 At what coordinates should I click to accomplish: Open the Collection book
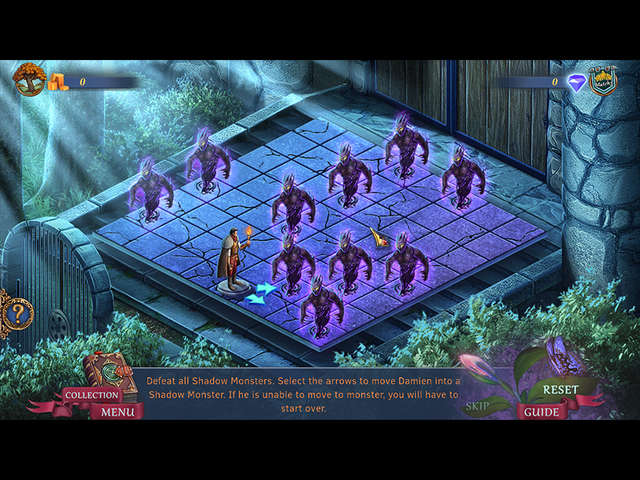coord(93,394)
